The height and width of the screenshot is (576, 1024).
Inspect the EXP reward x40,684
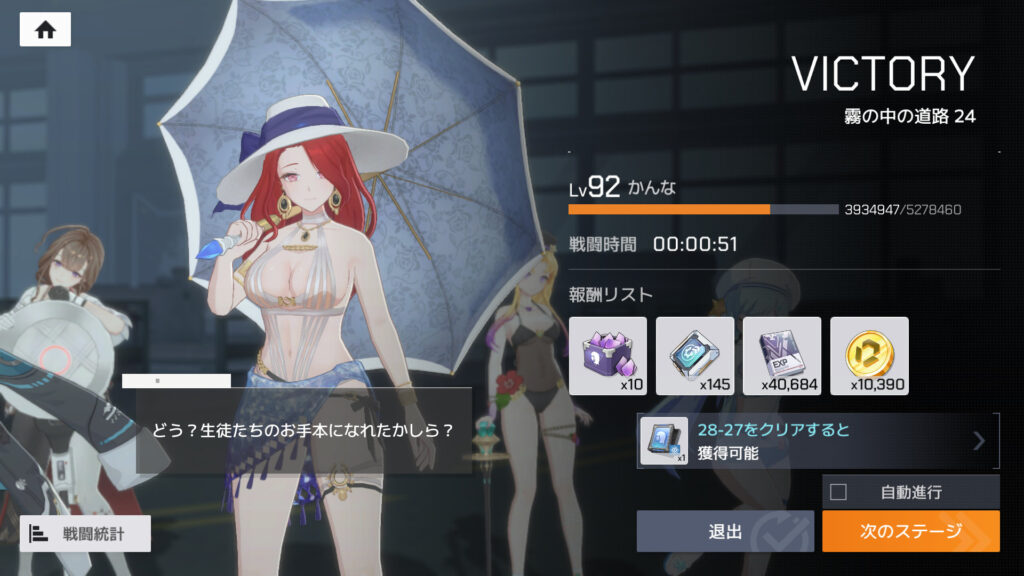click(x=782, y=356)
